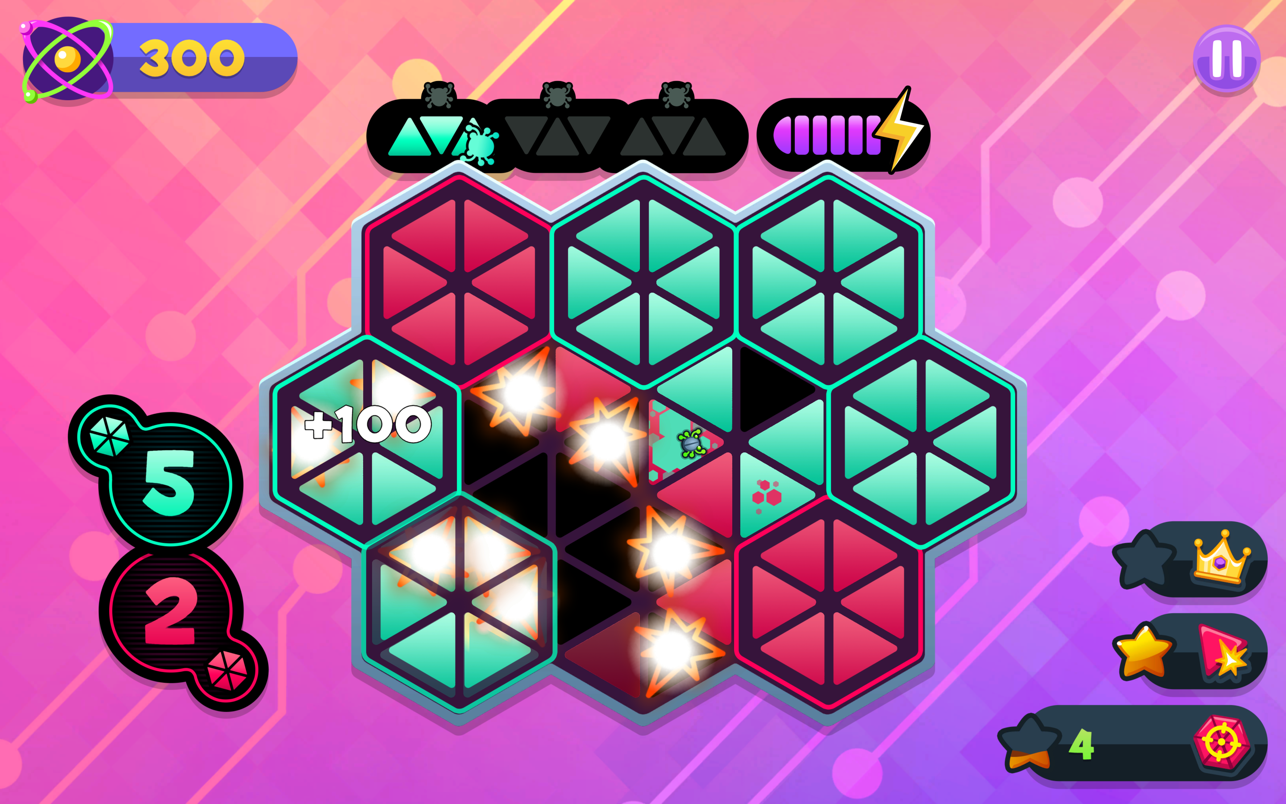Screen dimensions: 1286x804
Task: Select the red hexagon beside the target objective
Action: (828, 603)
